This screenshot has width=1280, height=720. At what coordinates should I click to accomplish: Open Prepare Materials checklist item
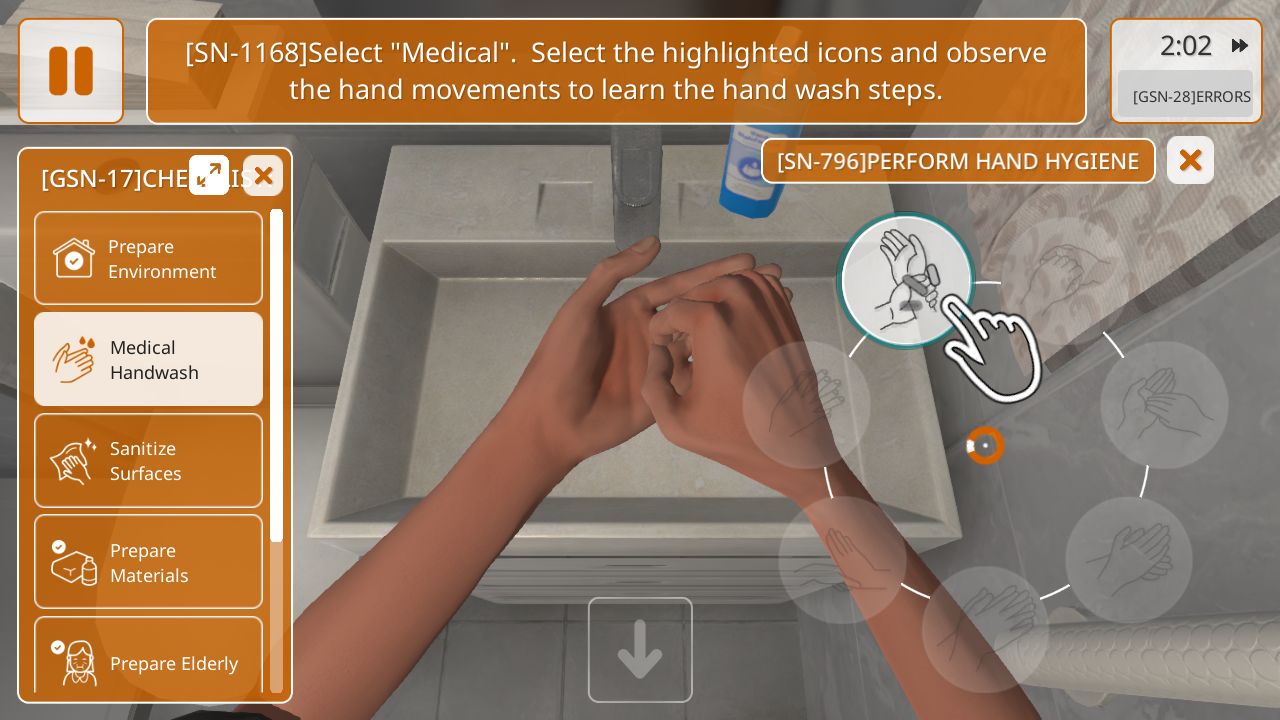148,561
